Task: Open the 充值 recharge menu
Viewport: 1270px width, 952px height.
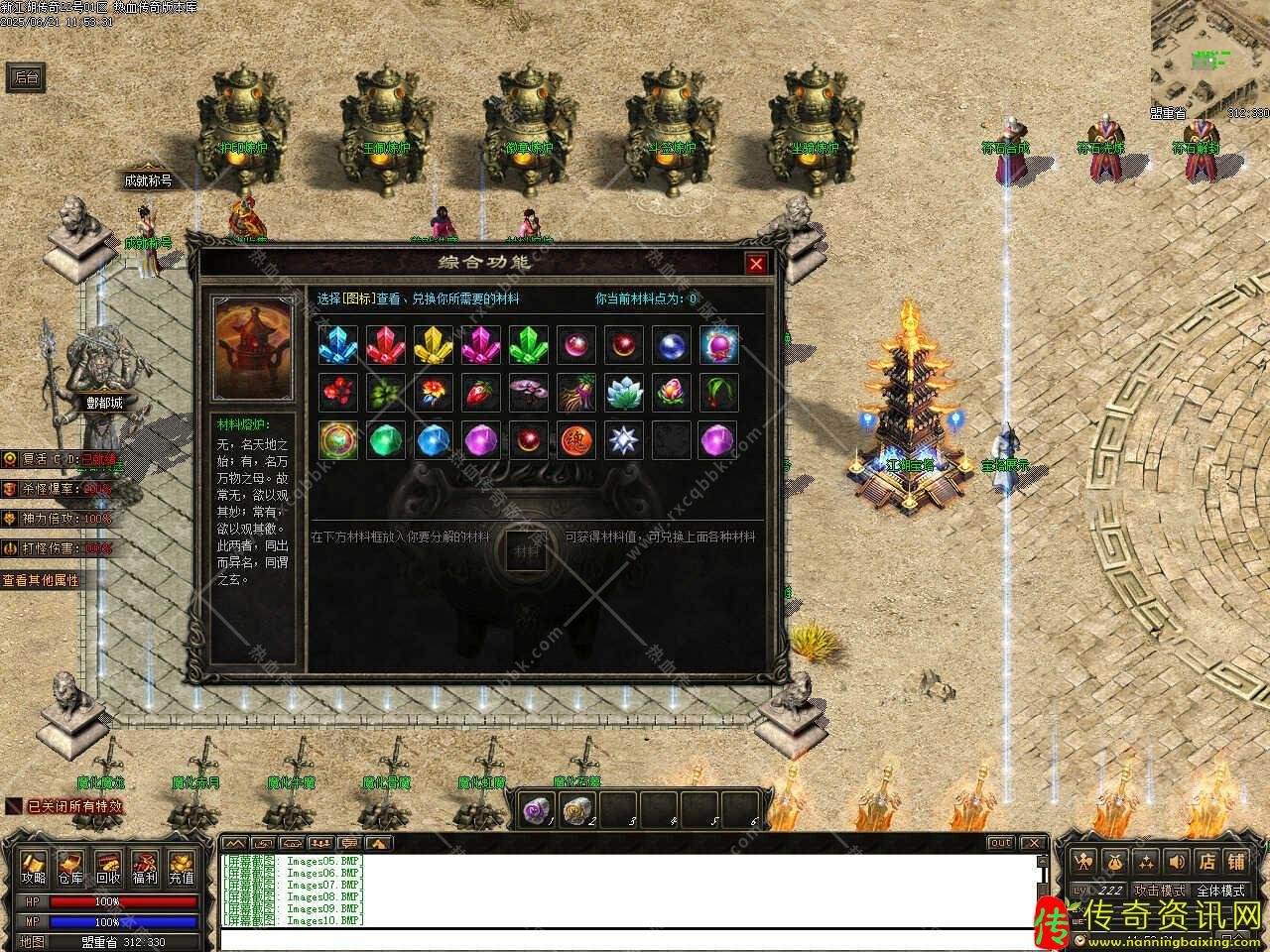Action: click(182, 869)
